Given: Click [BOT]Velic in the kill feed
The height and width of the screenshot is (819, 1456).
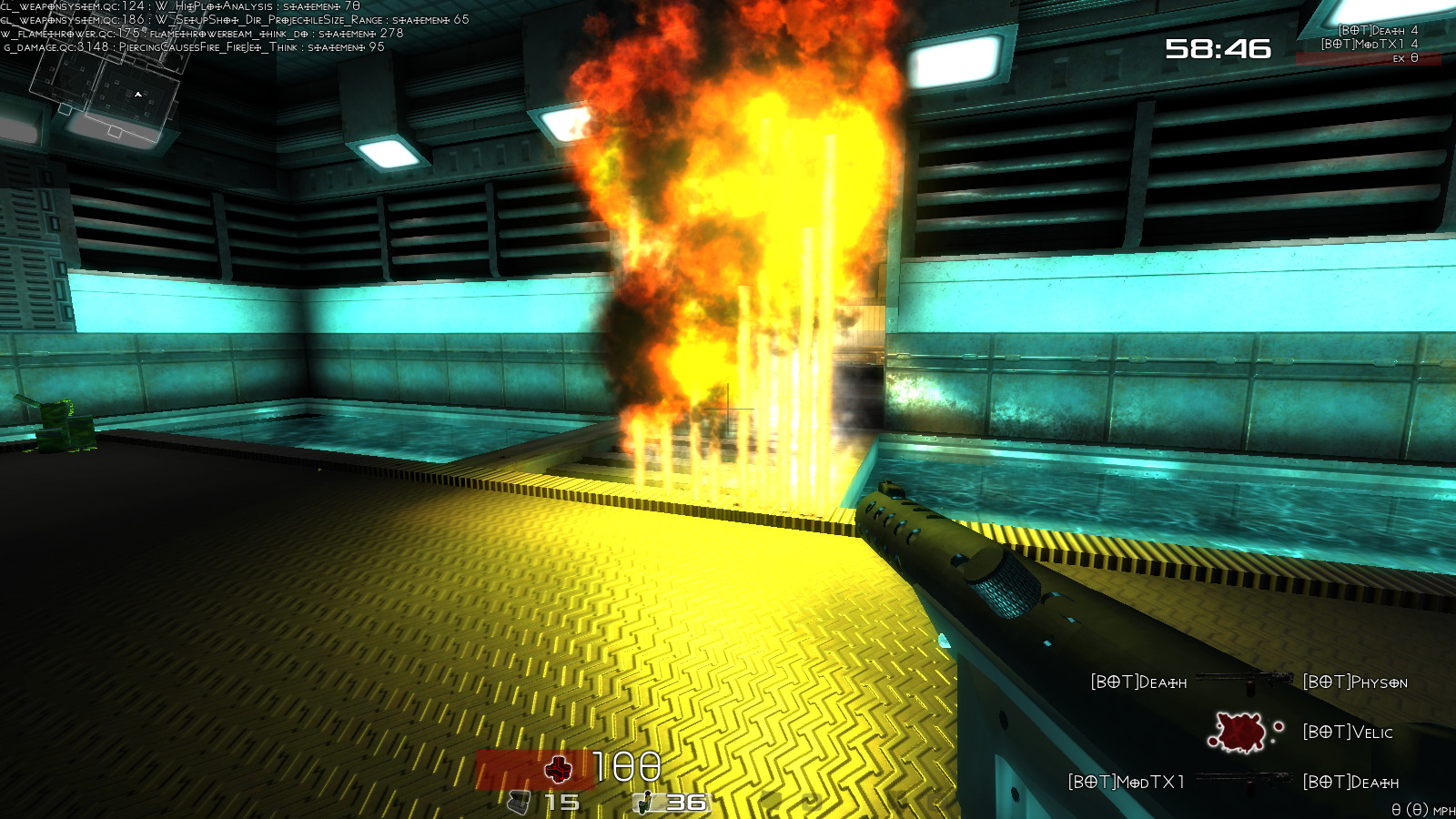Looking at the screenshot, I should click(x=1348, y=733).
